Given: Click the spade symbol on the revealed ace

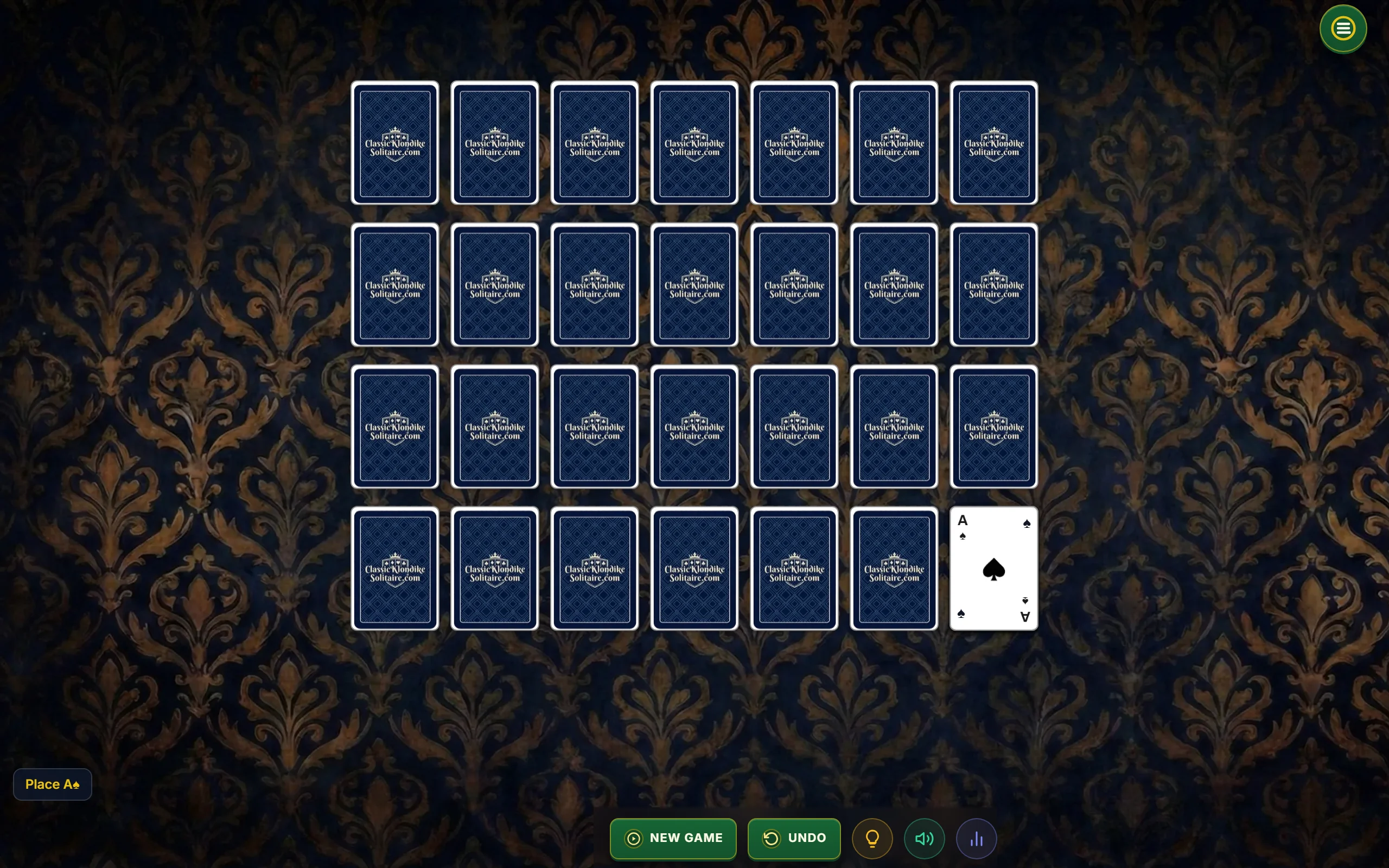Looking at the screenshot, I should coord(993,569).
